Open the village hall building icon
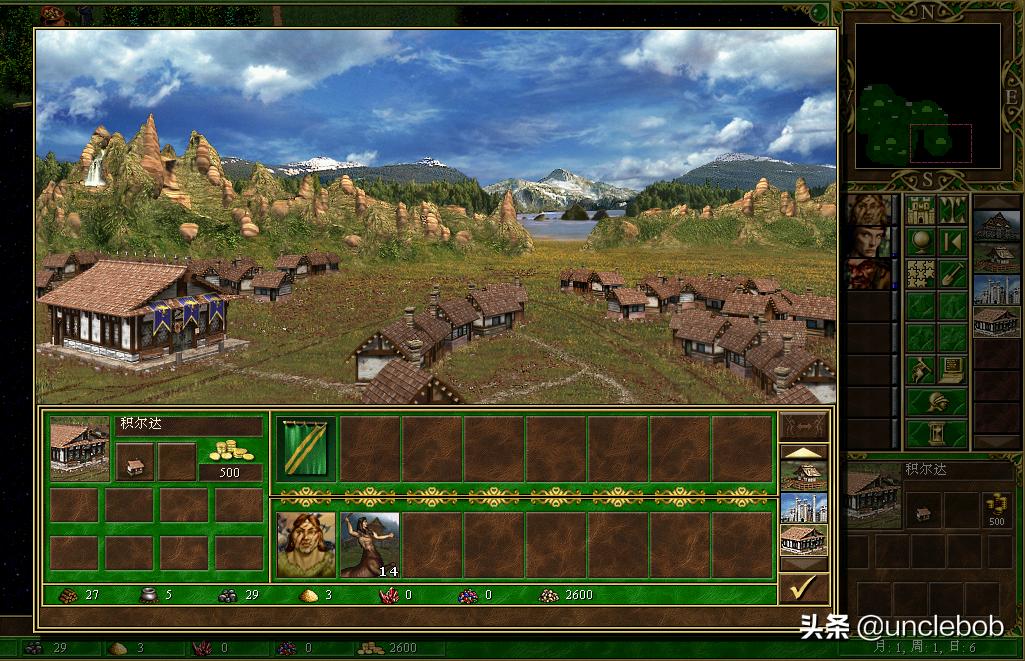 point(135,463)
